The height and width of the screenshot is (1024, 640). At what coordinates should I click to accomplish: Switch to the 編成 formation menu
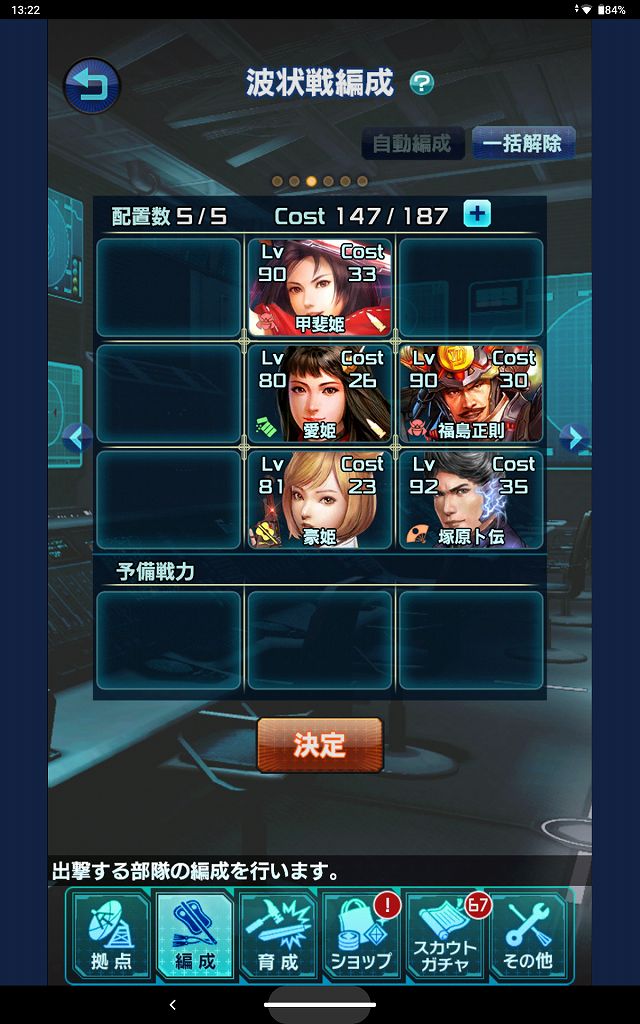pos(194,936)
